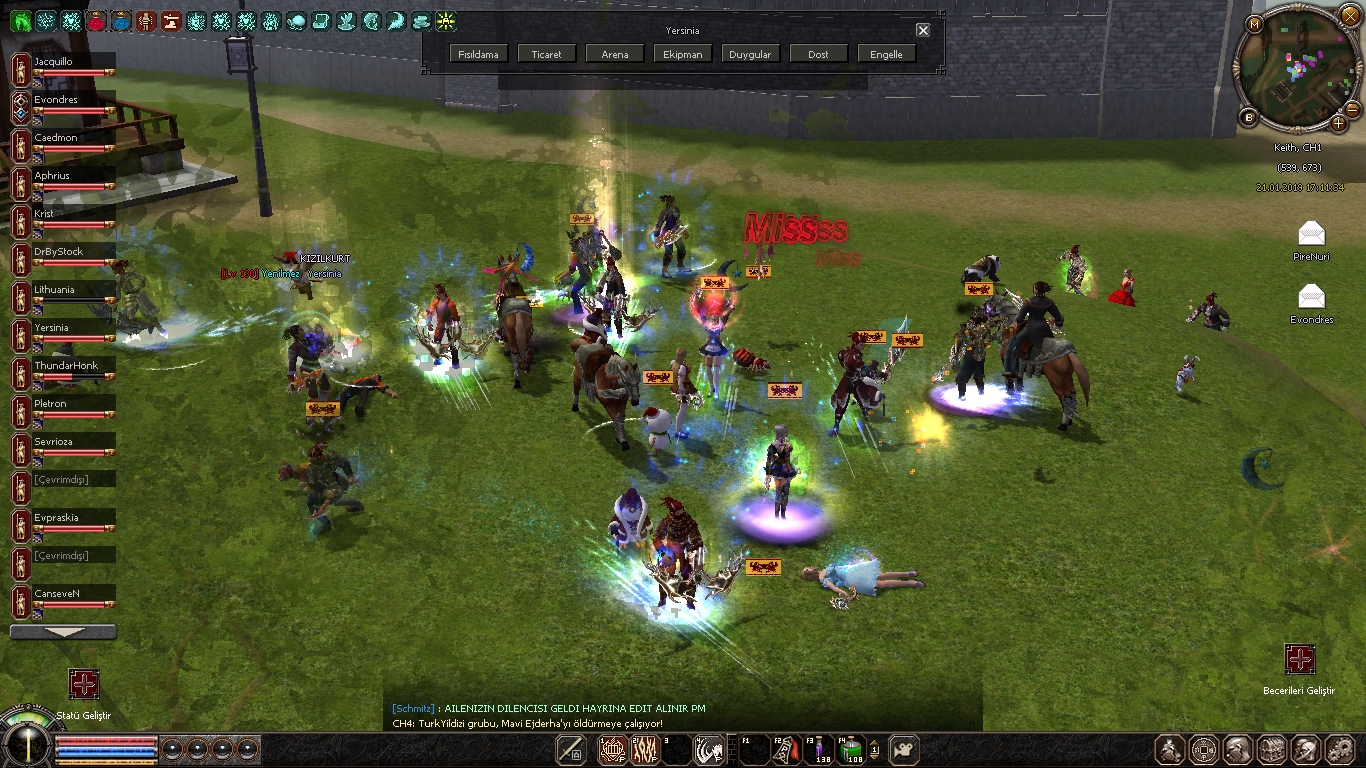Open the settings gear icon

1340,749
